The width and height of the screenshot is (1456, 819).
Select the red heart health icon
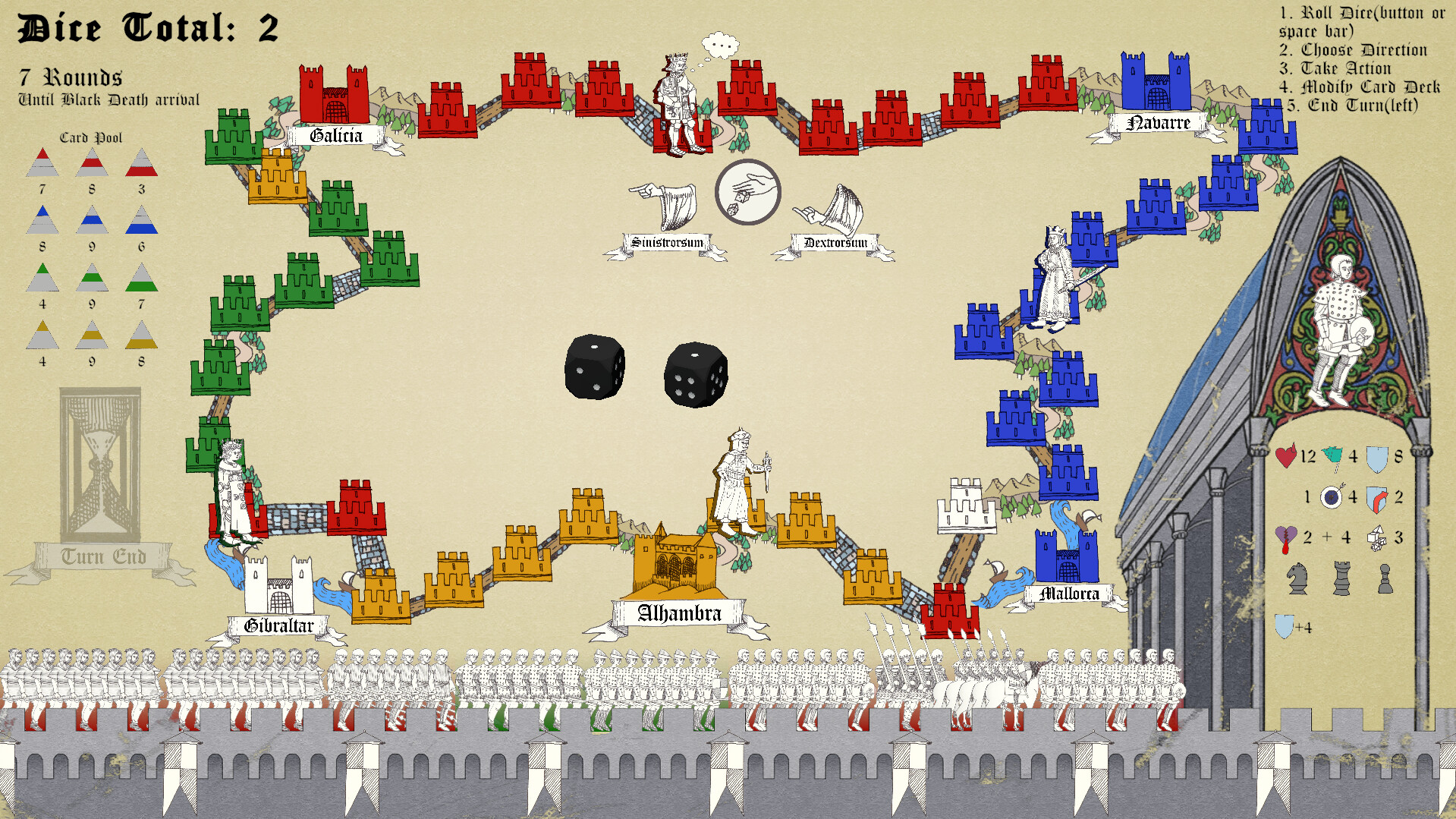pyautogui.click(x=1288, y=457)
